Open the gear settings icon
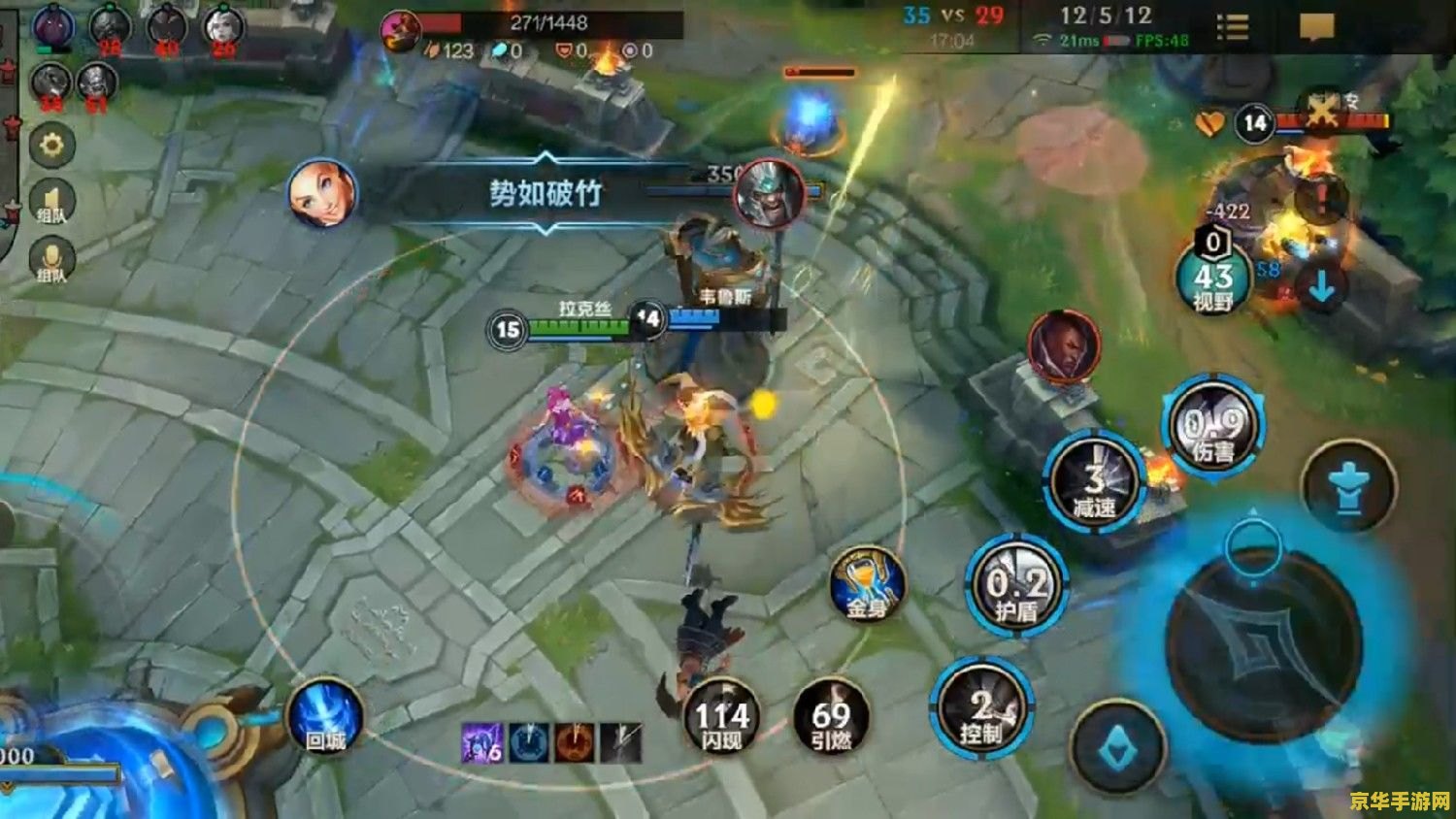Image resolution: width=1456 pixels, height=819 pixels. (x=51, y=147)
